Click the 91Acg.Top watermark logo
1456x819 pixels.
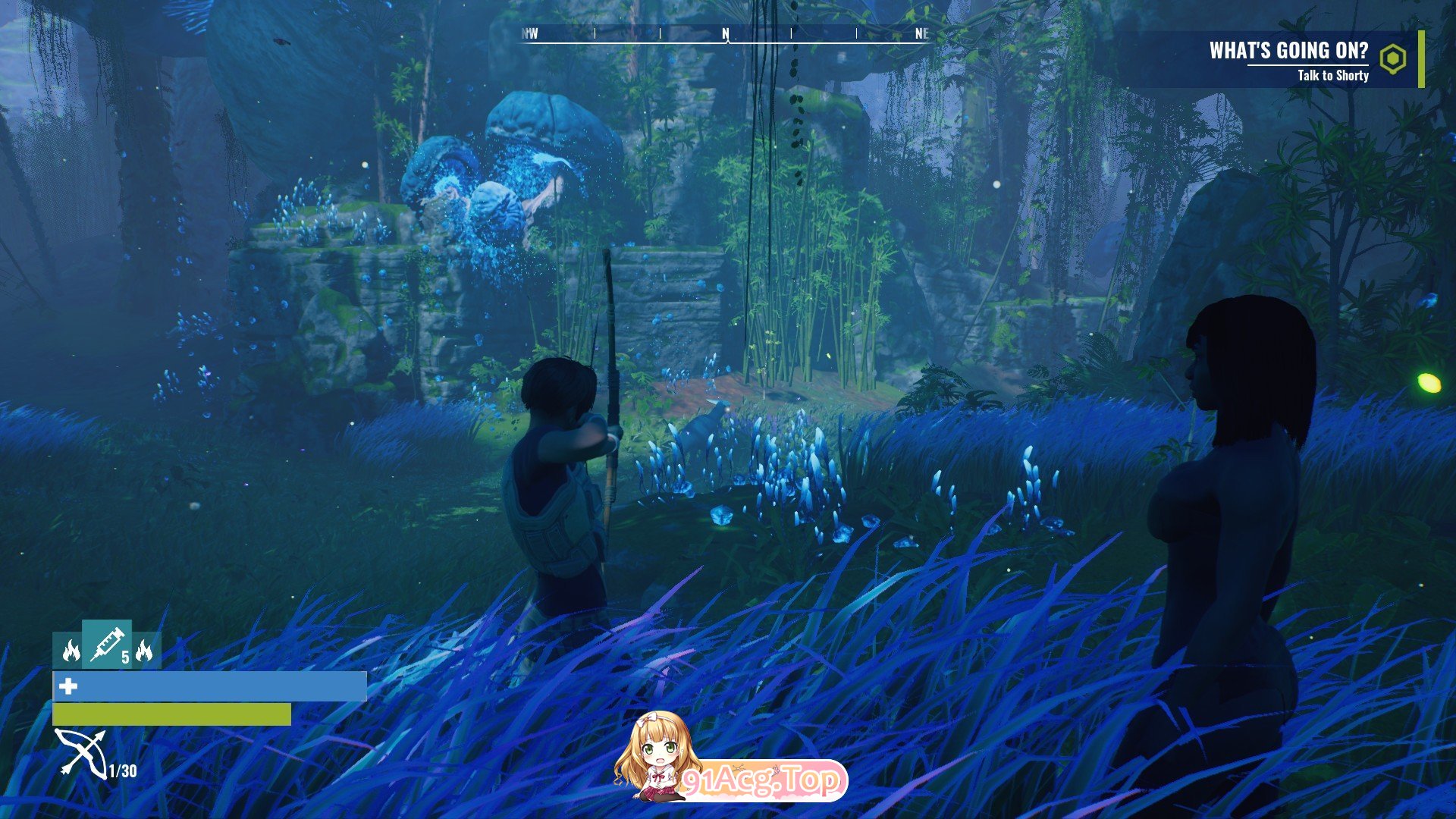tap(731, 758)
